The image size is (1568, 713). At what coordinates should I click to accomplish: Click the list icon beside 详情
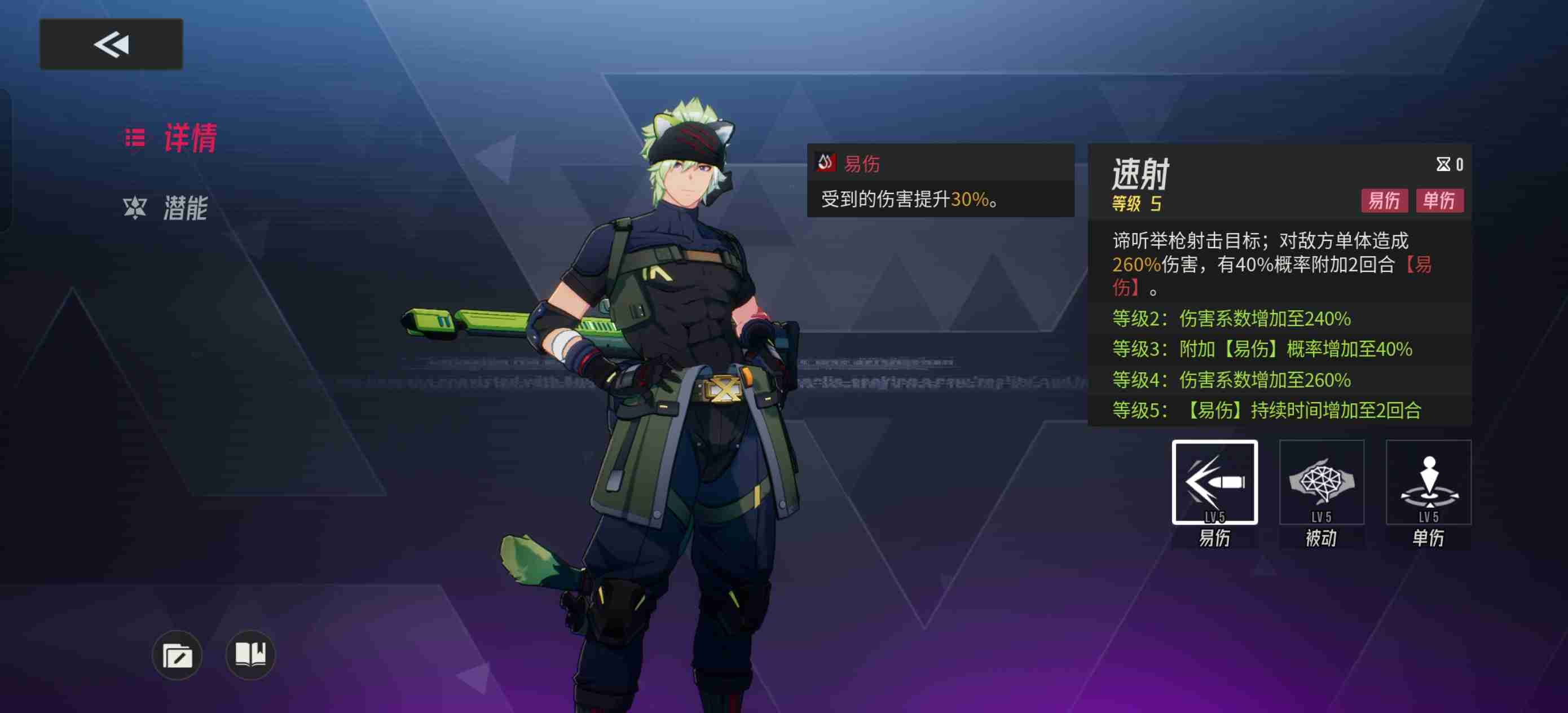coord(133,139)
